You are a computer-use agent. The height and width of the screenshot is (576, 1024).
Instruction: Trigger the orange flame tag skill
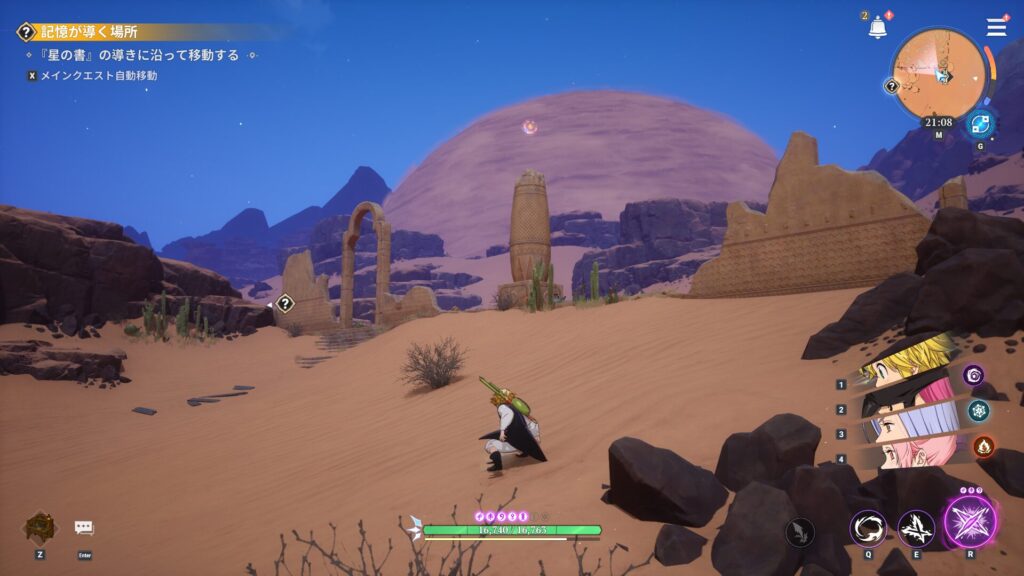[x=983, y=446]
